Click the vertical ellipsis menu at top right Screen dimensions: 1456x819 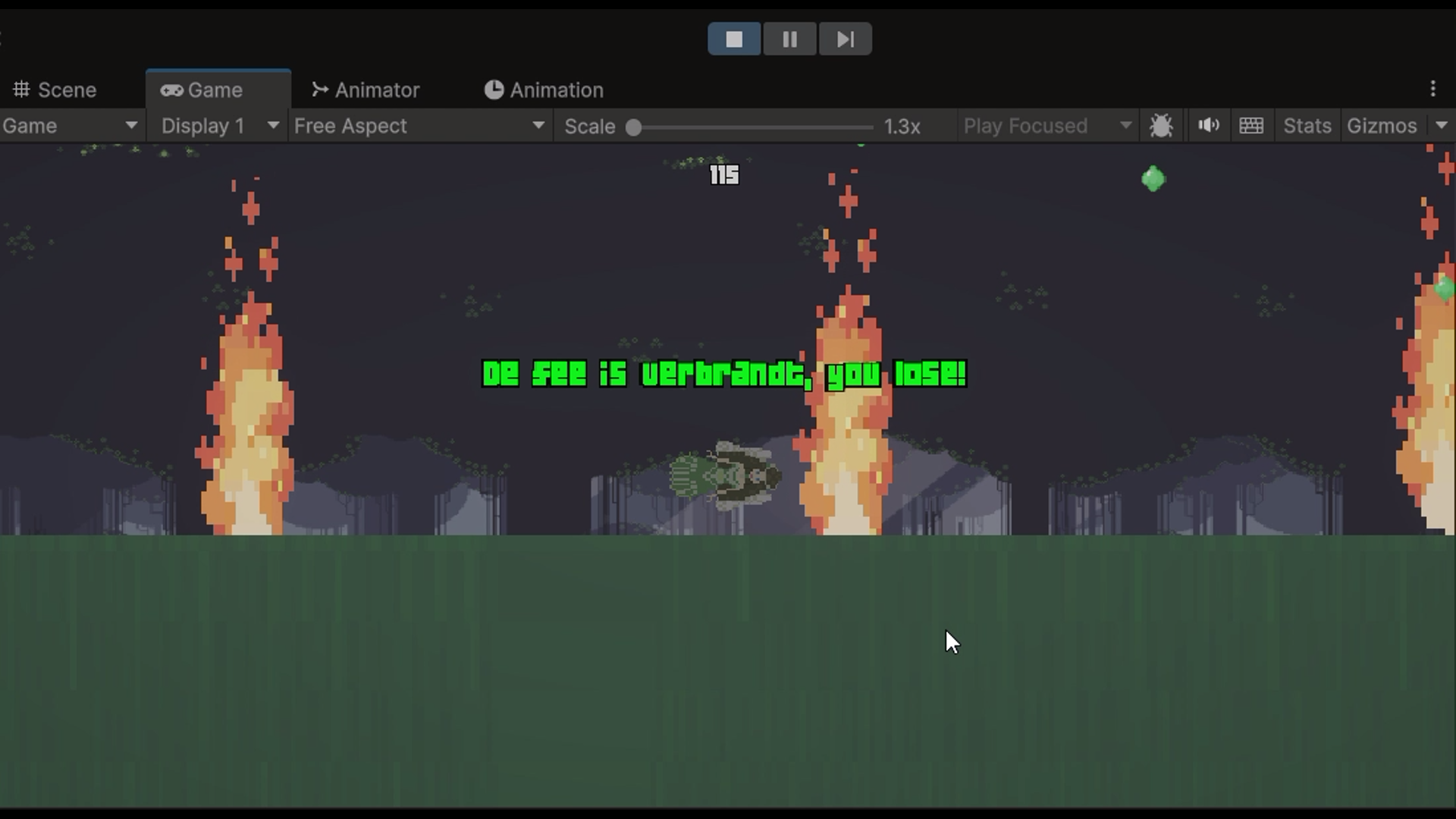tap(1433, 89)
